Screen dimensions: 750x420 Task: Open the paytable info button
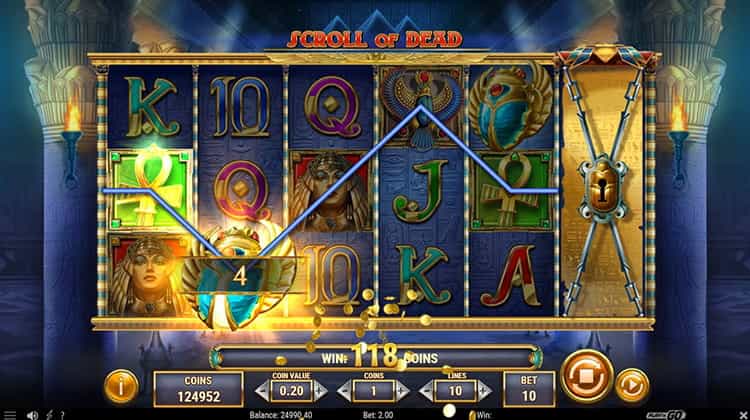tap(120, 384)
